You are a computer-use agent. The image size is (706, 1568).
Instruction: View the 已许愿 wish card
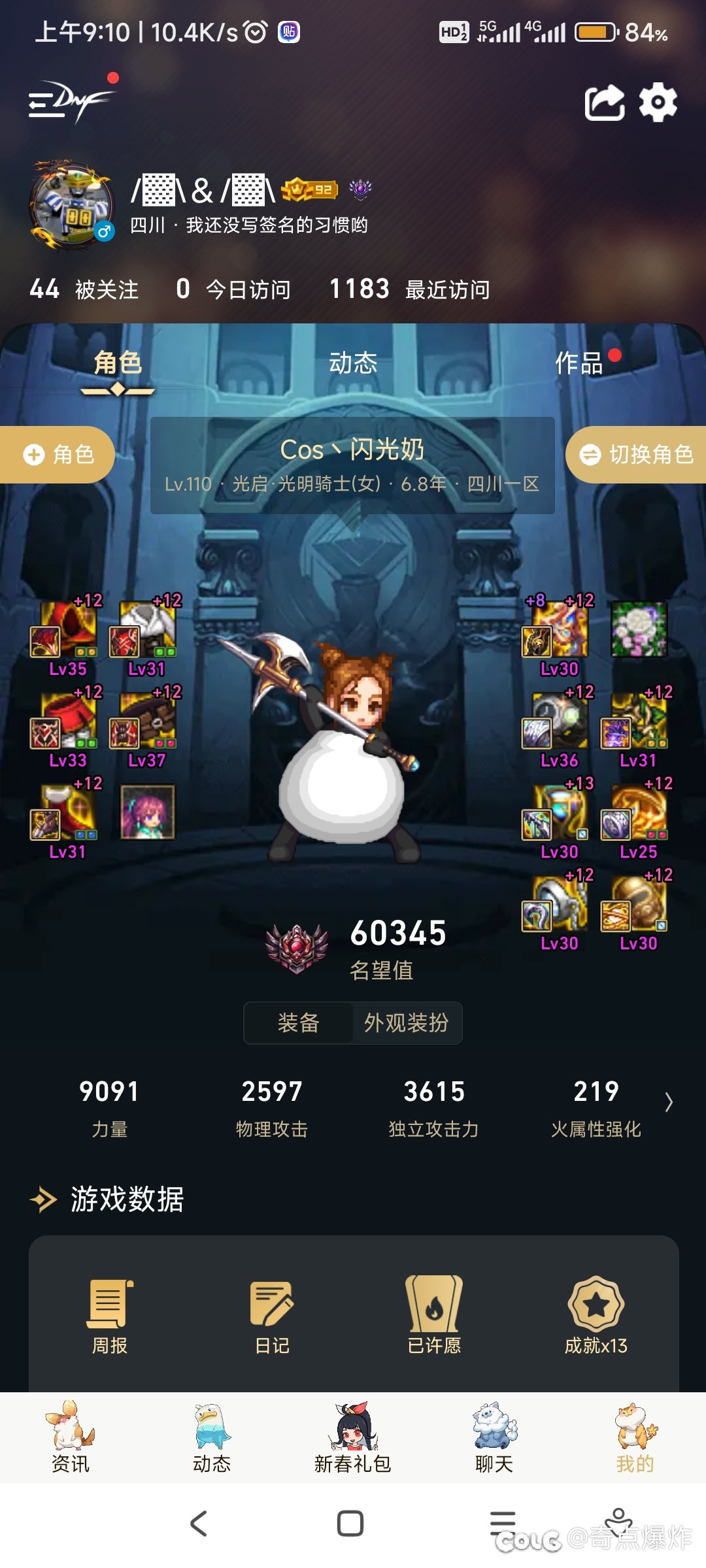pos(434,1315)
